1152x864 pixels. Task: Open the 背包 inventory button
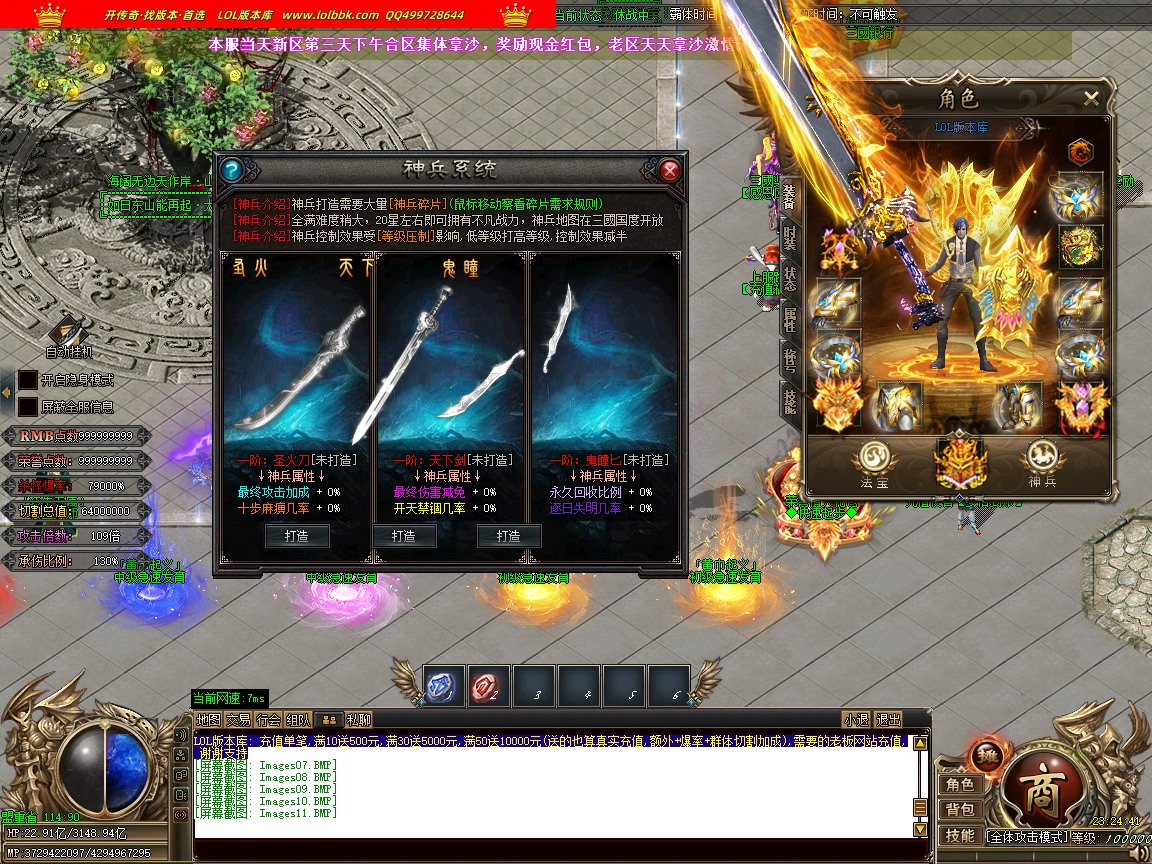(960, 809)
